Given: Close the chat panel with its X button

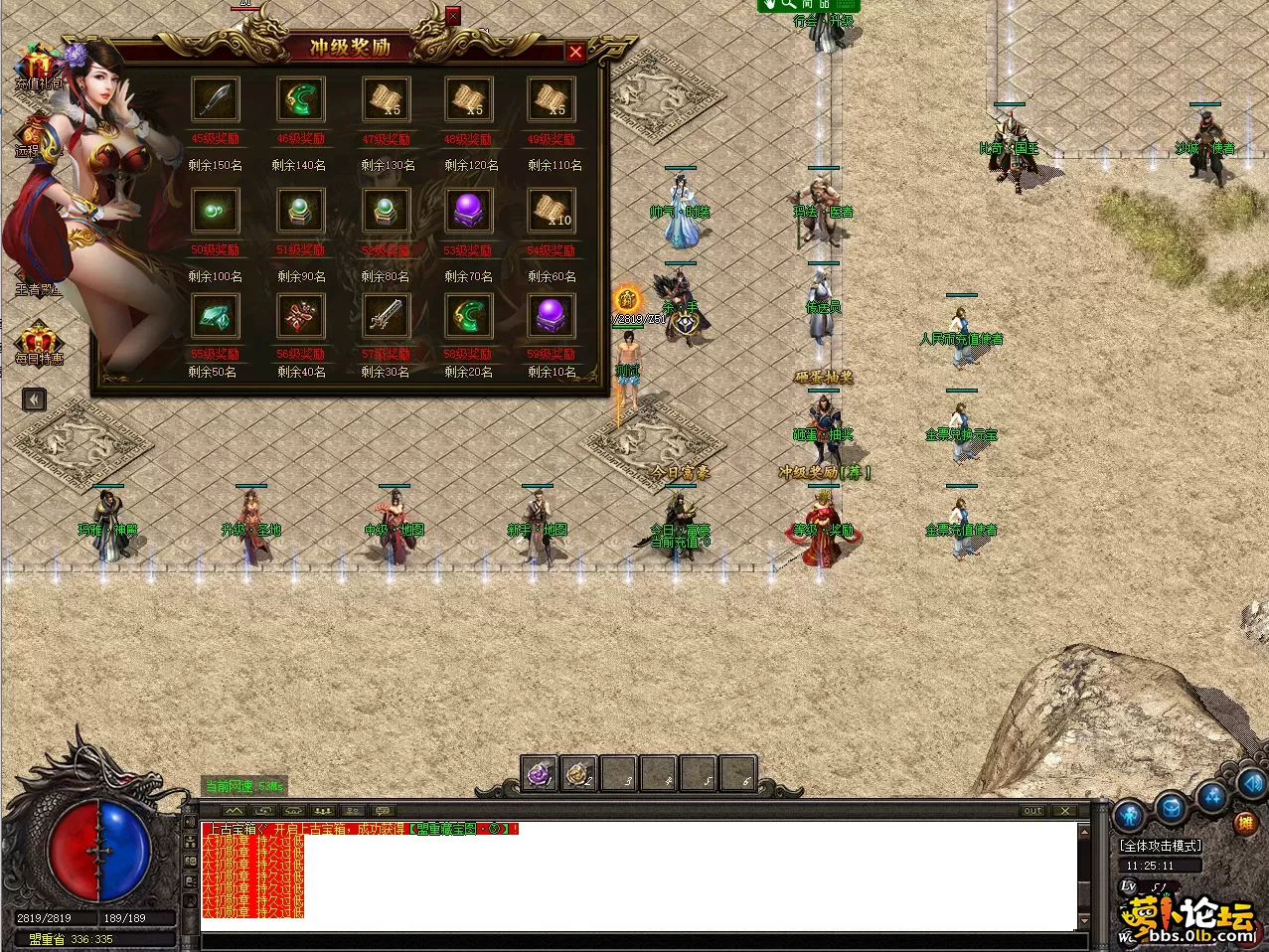Looking at the screenshot, I should coord(1064,811).
